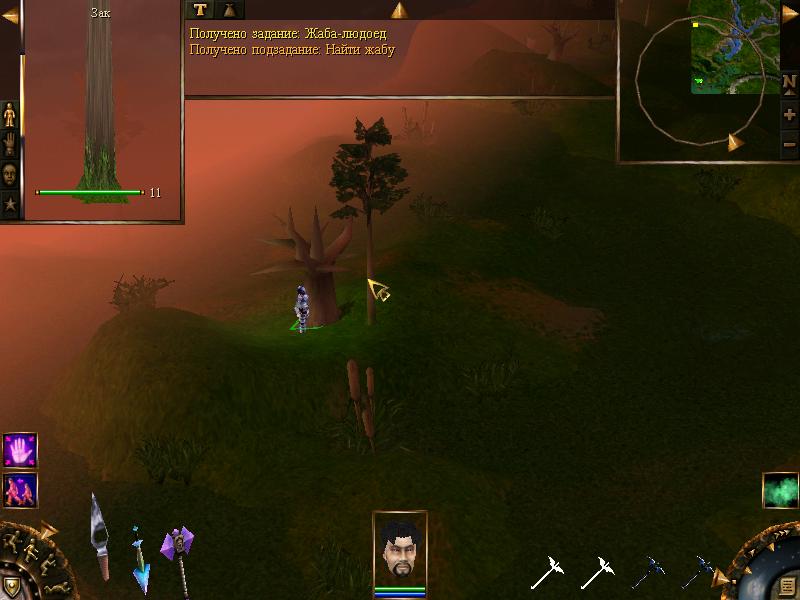Click the N compass button by the minimap
800x600 pixels.
(789, 83)
